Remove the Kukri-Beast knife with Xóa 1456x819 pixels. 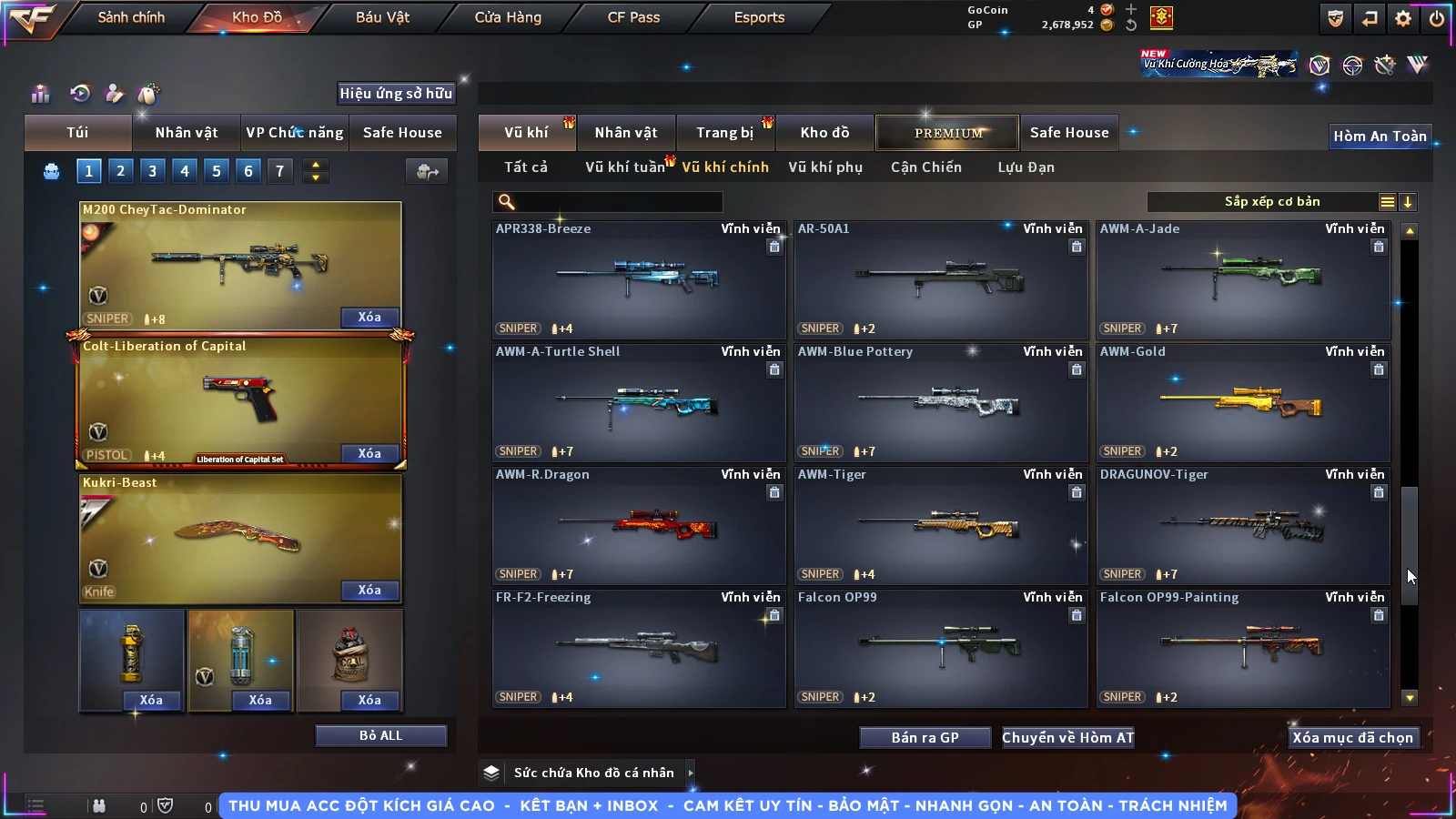369,591
